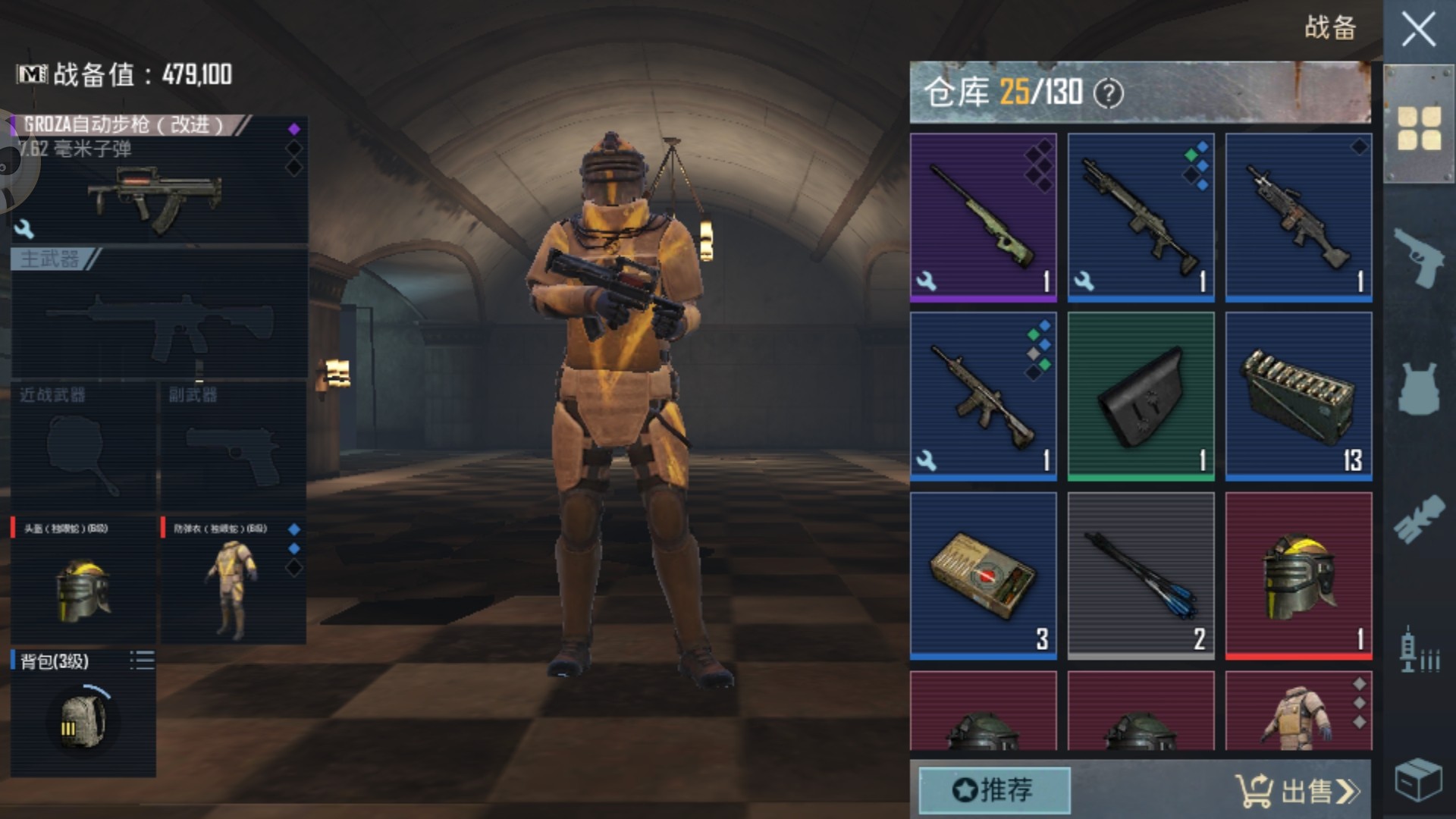Image resolution: width=1456 pixels, height=819 pixels.
Task: Open the ammunition category tab
Action: click(1419, 650)
